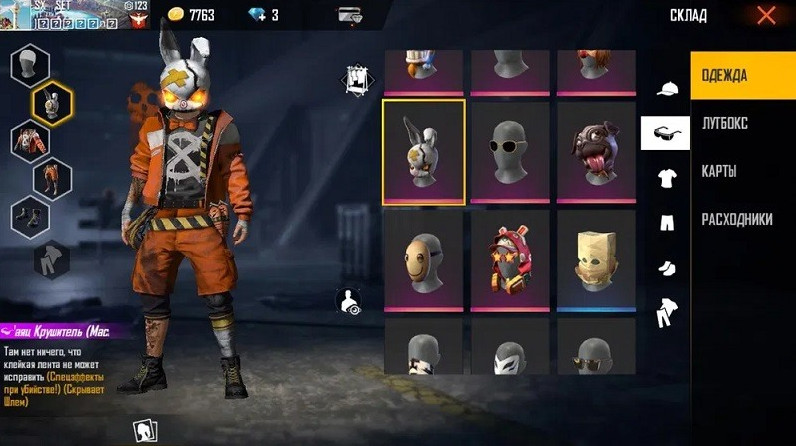Select the sneaker shoes category
796x446 pixels.
click(665, 267)
